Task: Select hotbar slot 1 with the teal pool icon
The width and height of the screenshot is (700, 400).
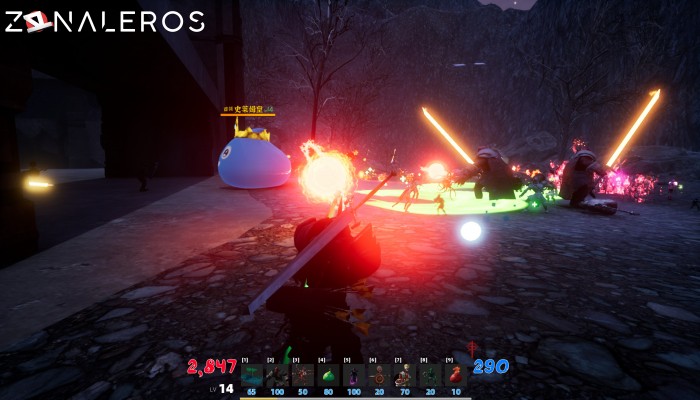Action: [x=252, y=375]
